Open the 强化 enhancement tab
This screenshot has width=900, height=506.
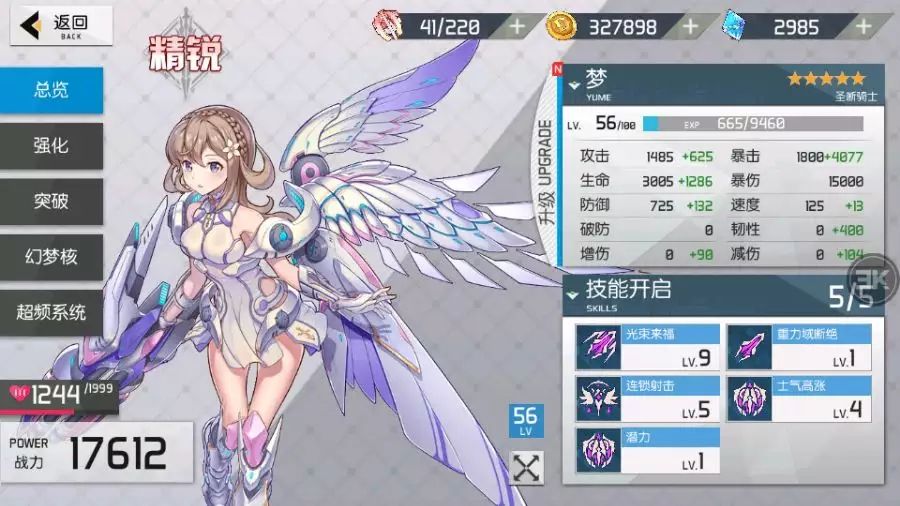pos(51,146)
